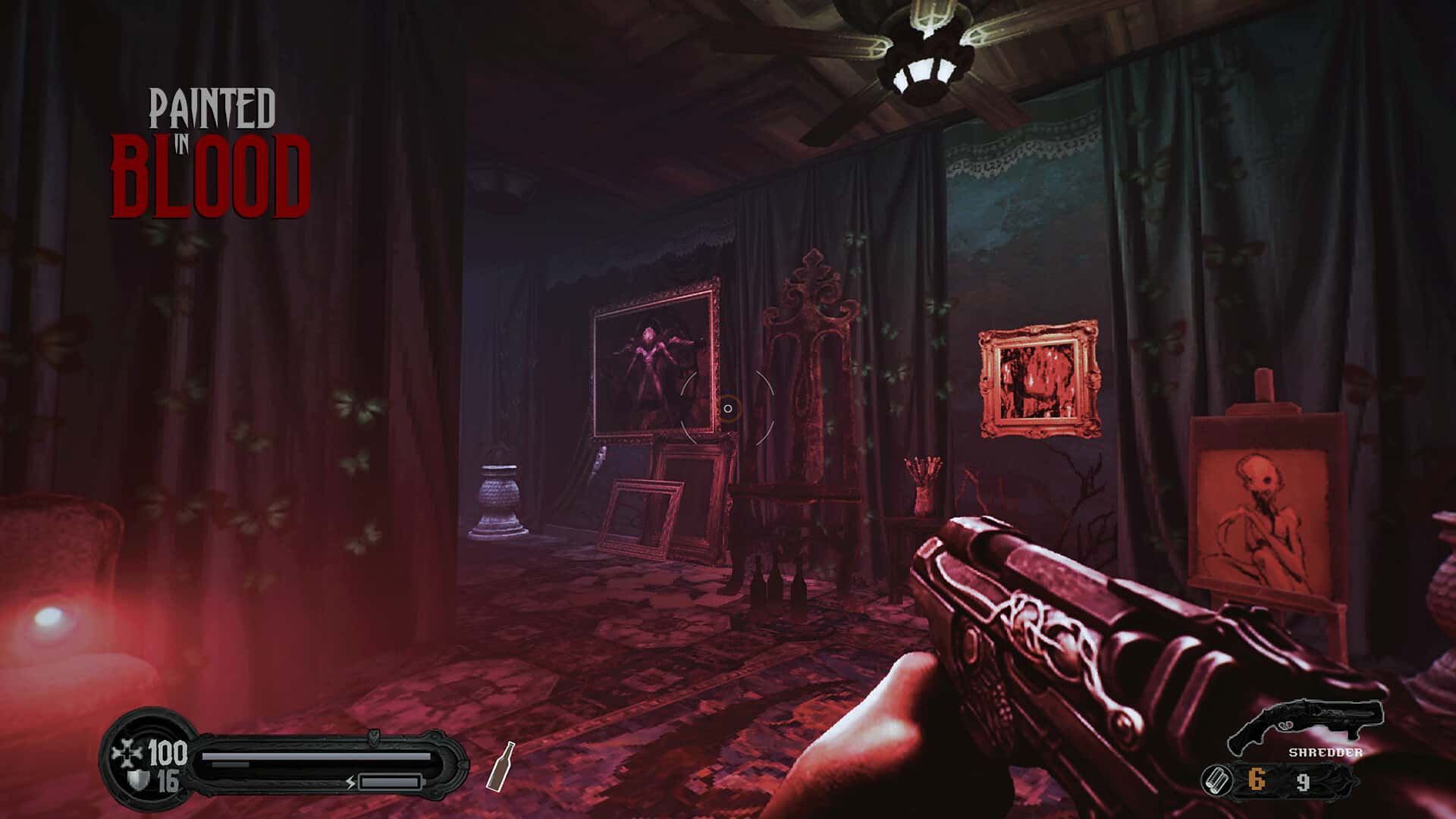
Task: Click the battery-shaped stamina gauge
Action: 391,781
